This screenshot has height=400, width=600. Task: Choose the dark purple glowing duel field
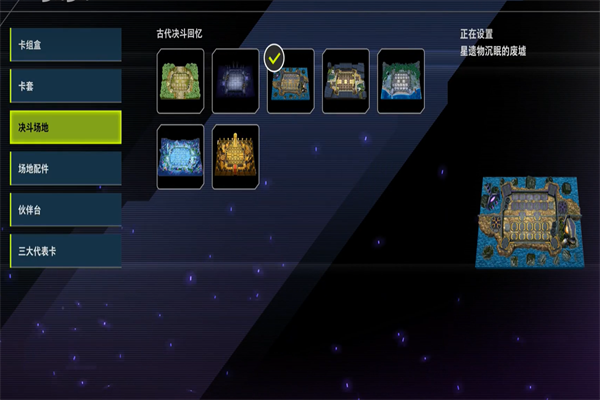pyautogui.click(x=236, y=82)
